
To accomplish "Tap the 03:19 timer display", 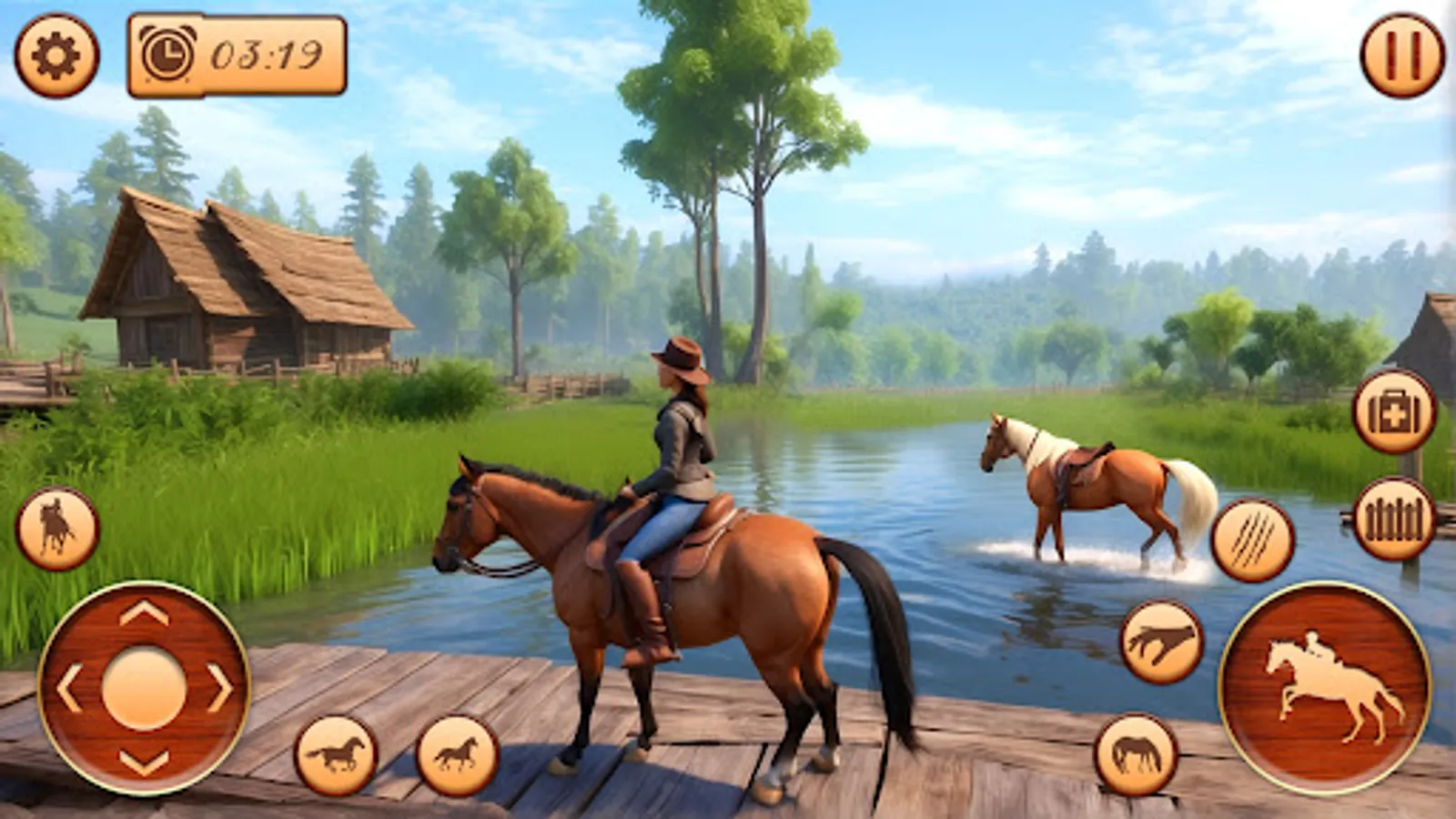I will point(264,55).
